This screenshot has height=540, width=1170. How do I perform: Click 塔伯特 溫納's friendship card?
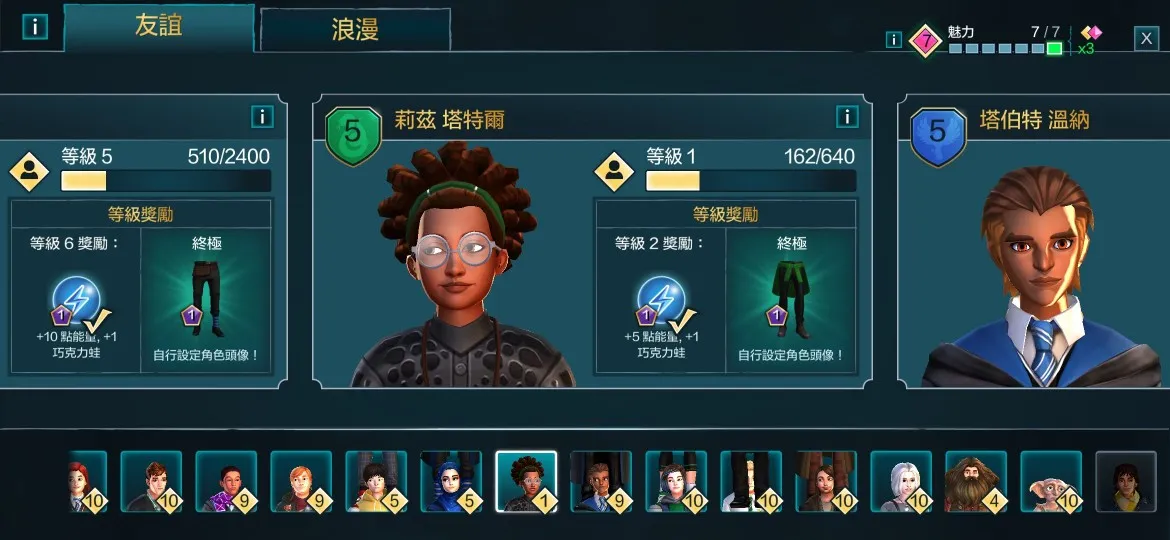click(x=1035, y=240)
